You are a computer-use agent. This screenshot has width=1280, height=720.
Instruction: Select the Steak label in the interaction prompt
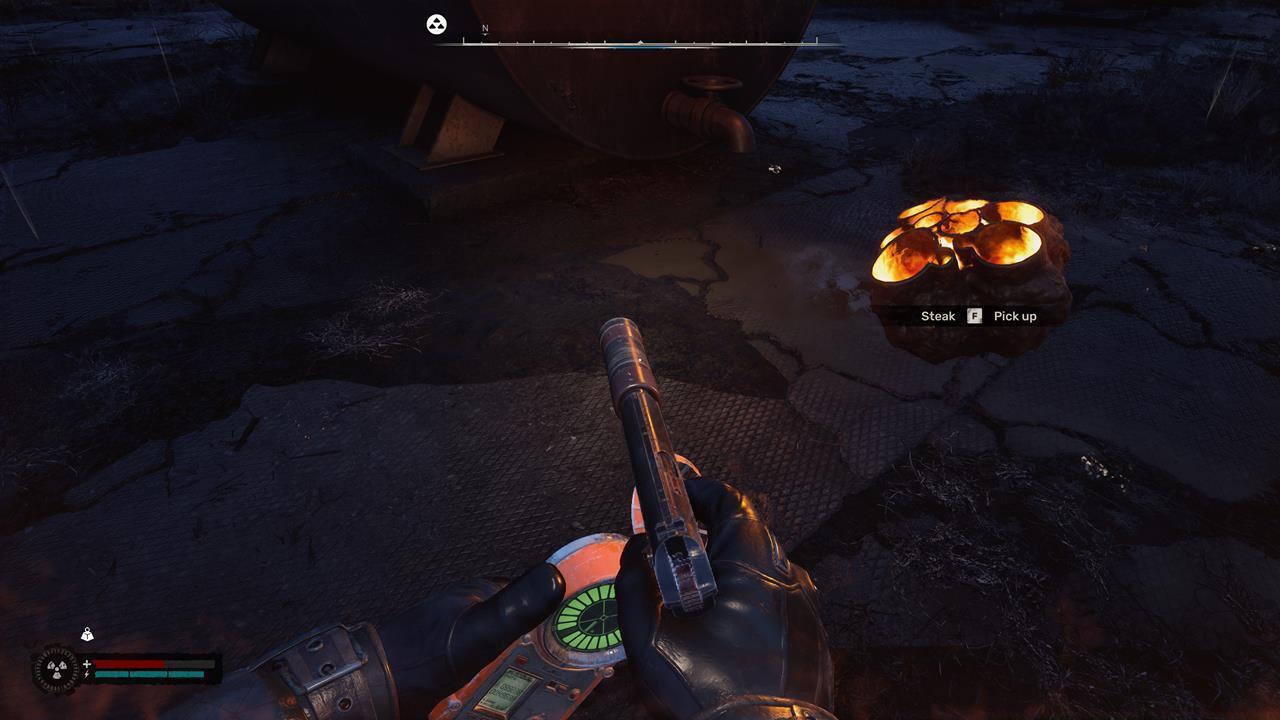point(937,316)
